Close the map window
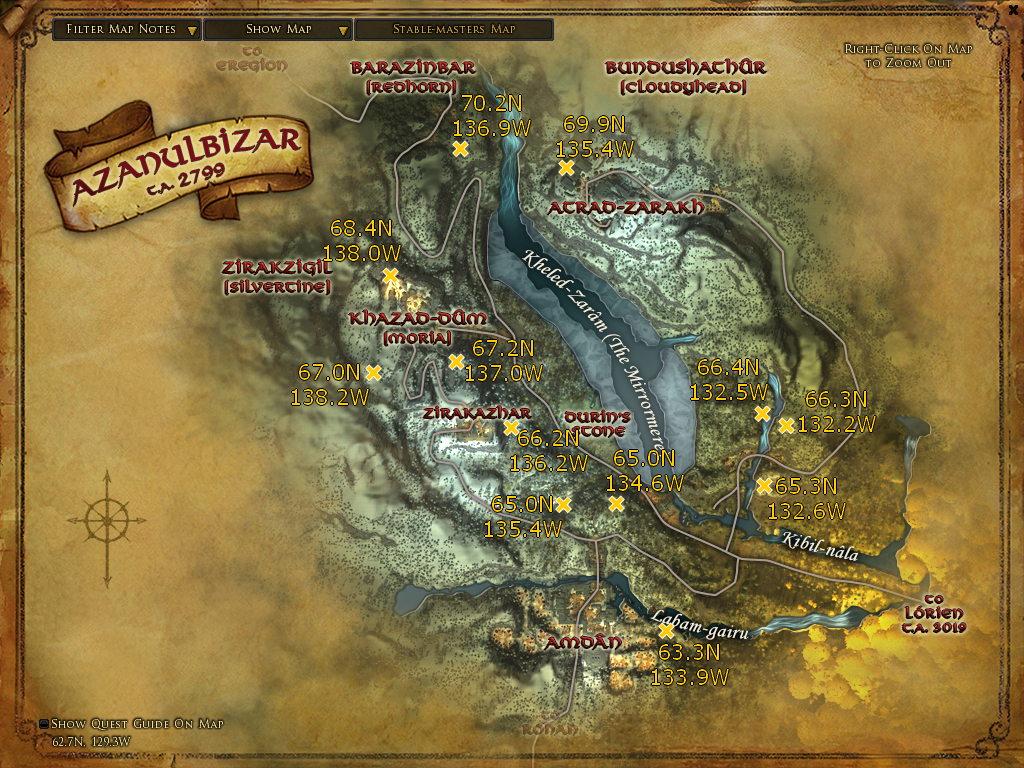Viewport: 1024px width, 768px height. [1011, 11]
